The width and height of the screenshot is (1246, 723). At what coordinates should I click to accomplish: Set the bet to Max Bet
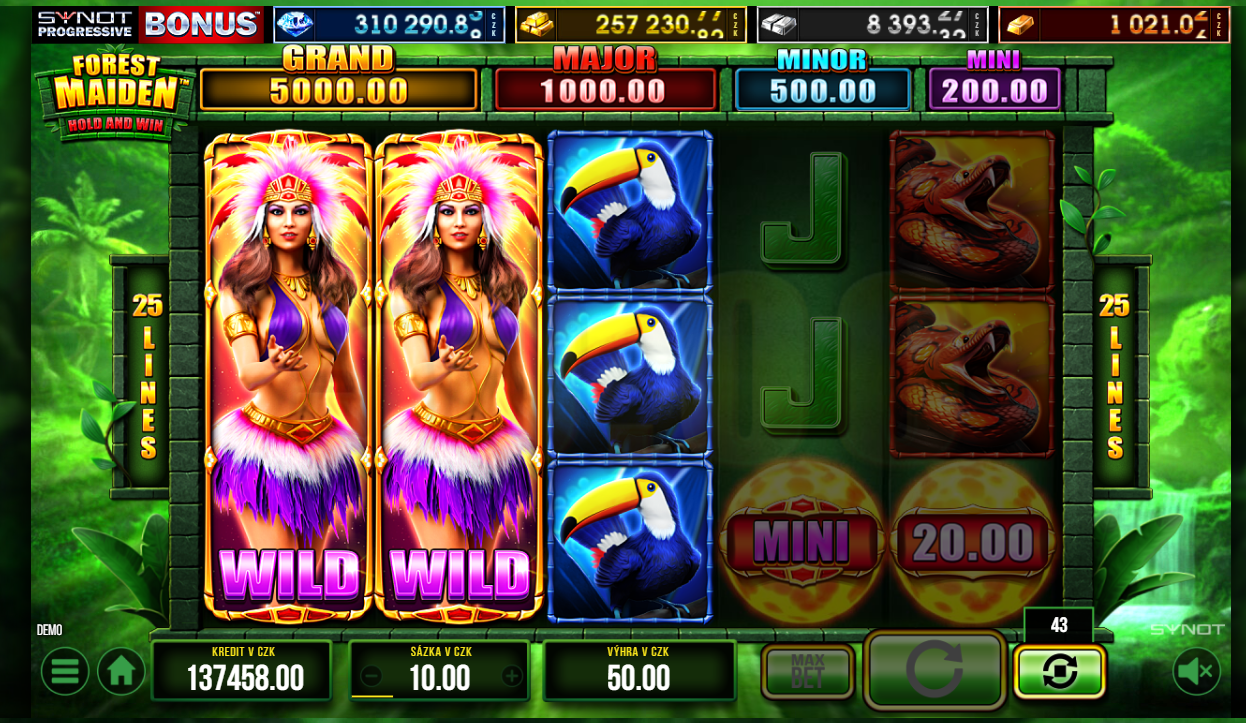click(x=807, y=672)
